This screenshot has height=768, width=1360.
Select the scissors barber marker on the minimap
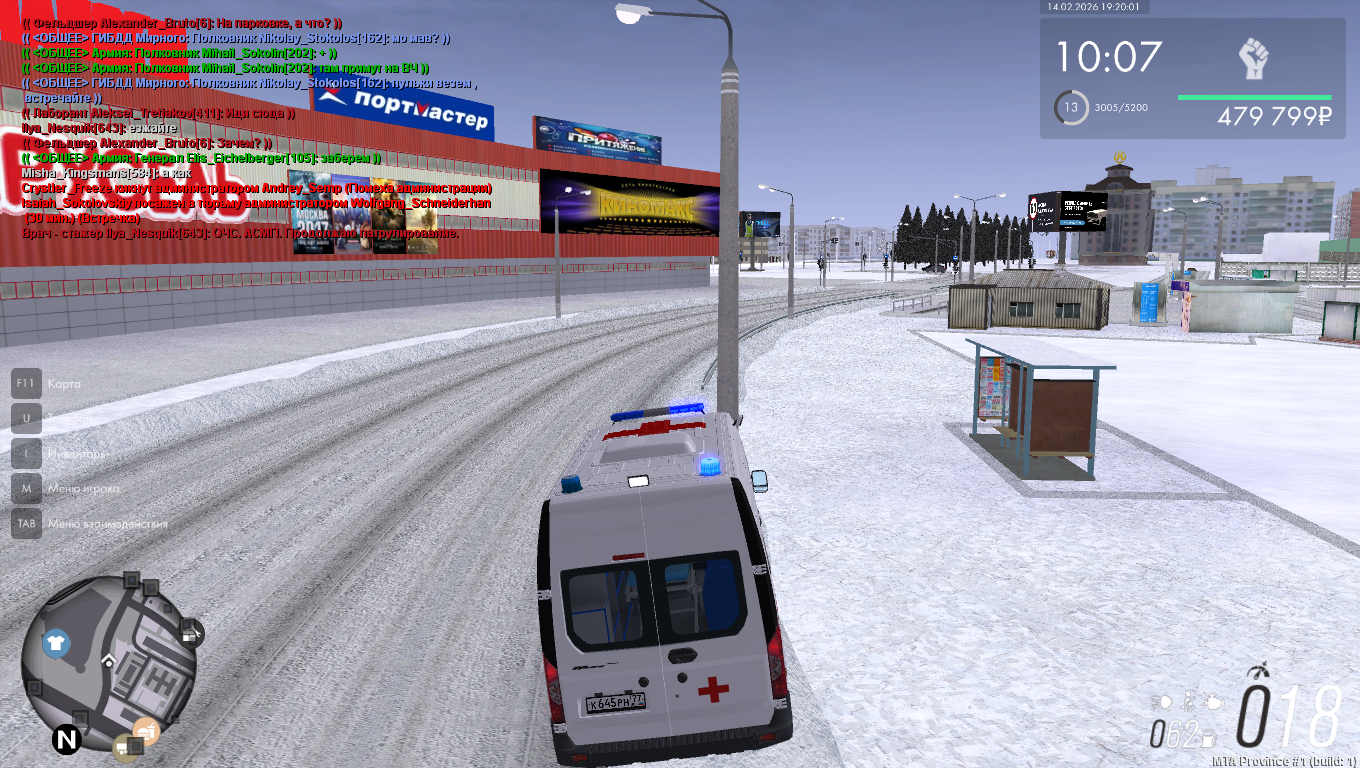click(191, 633)
